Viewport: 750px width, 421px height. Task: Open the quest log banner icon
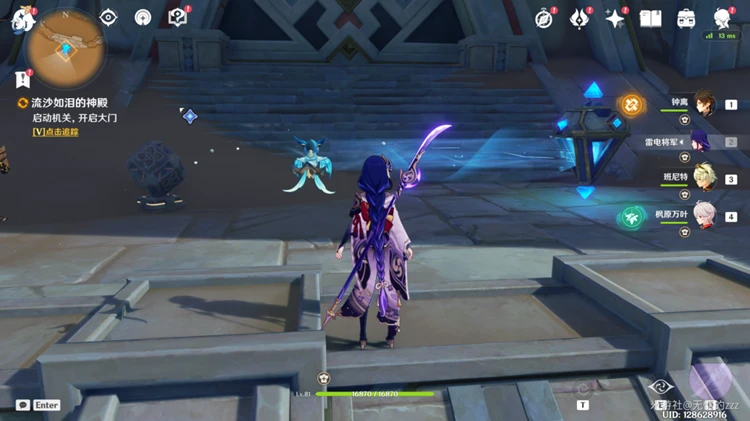click(x=23, y=80)
